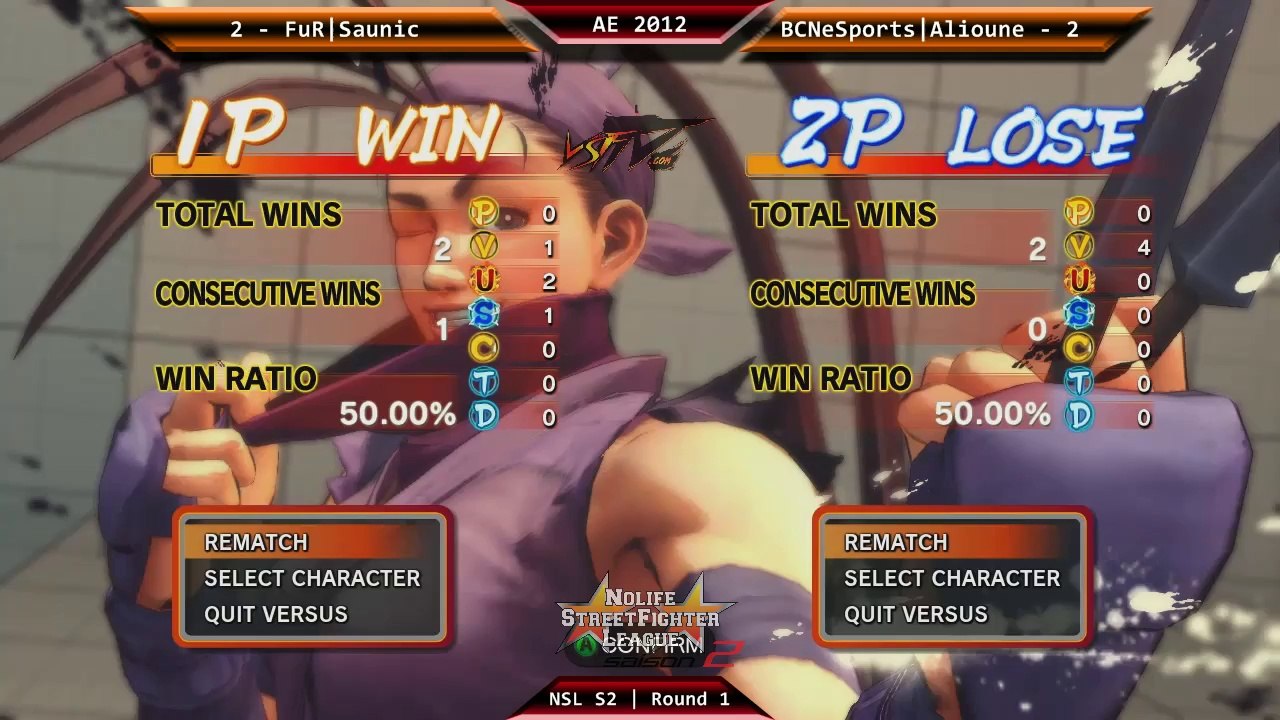Screen dimensions: 1280x720
Task: Pick Select Character in player 1's menu
Action: (x=312, y=578)
